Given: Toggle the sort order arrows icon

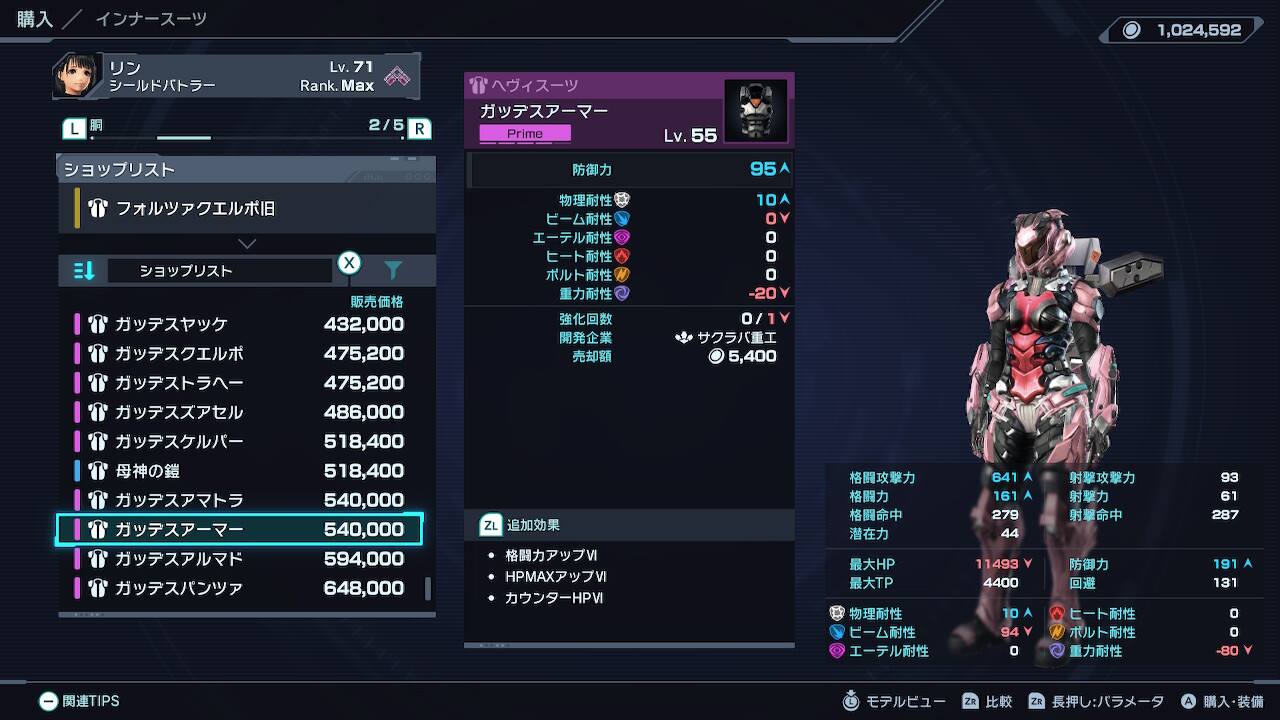Looking at the screenshot, I should (x=85, y=271).
